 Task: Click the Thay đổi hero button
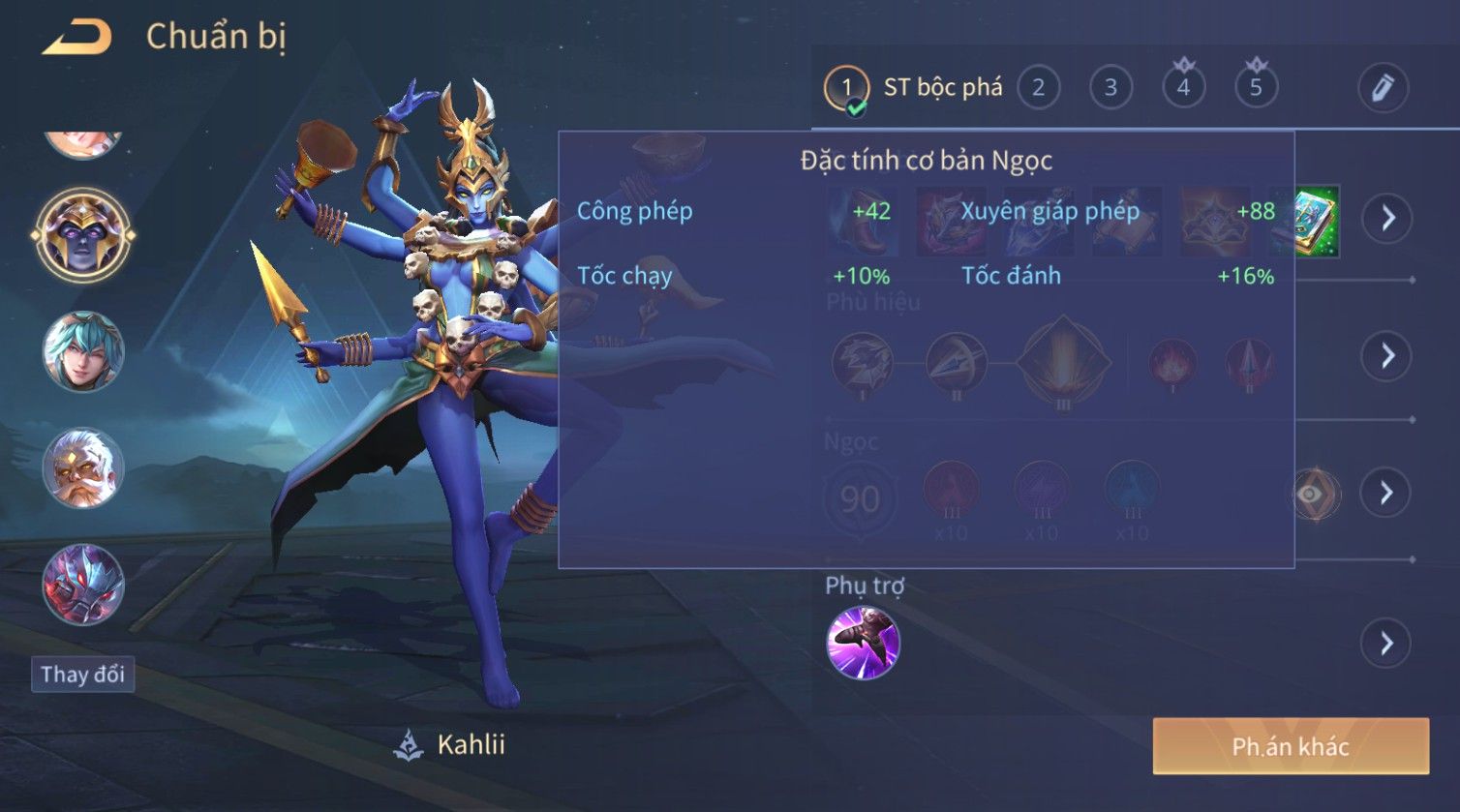tap(82, 675)
